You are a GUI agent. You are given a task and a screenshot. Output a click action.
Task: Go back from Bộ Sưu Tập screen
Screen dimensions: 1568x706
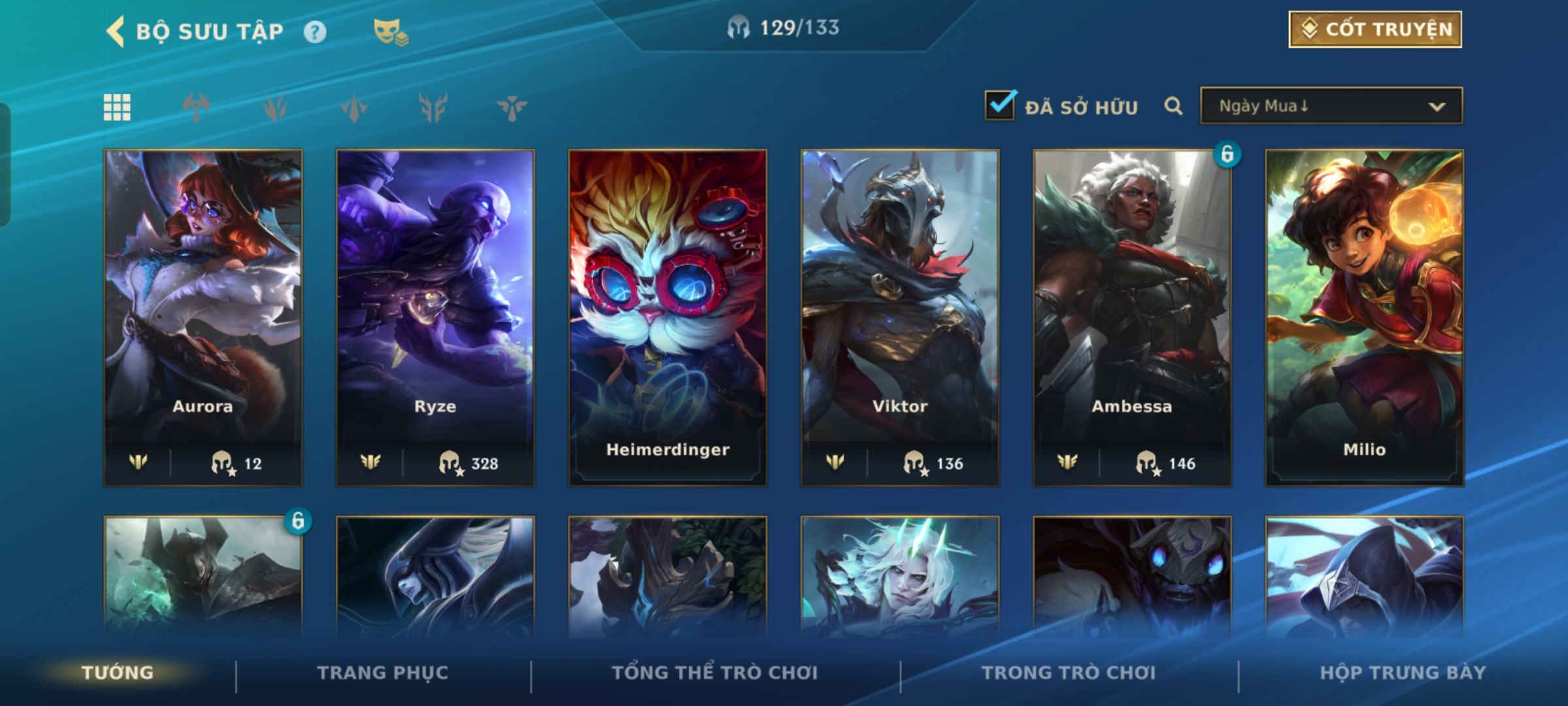tap(116, 31)
